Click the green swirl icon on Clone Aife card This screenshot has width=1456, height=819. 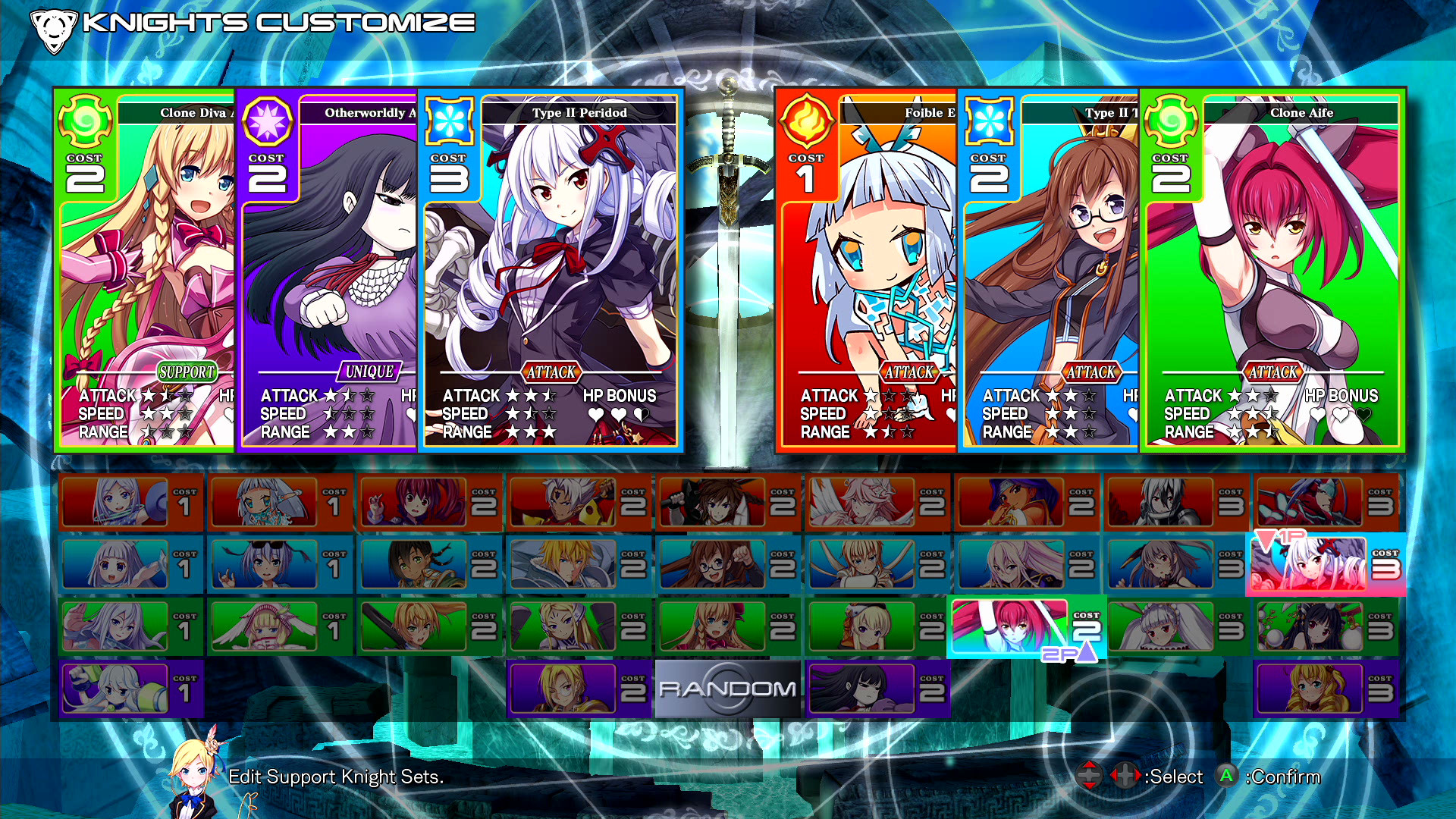click(1172, 122)
